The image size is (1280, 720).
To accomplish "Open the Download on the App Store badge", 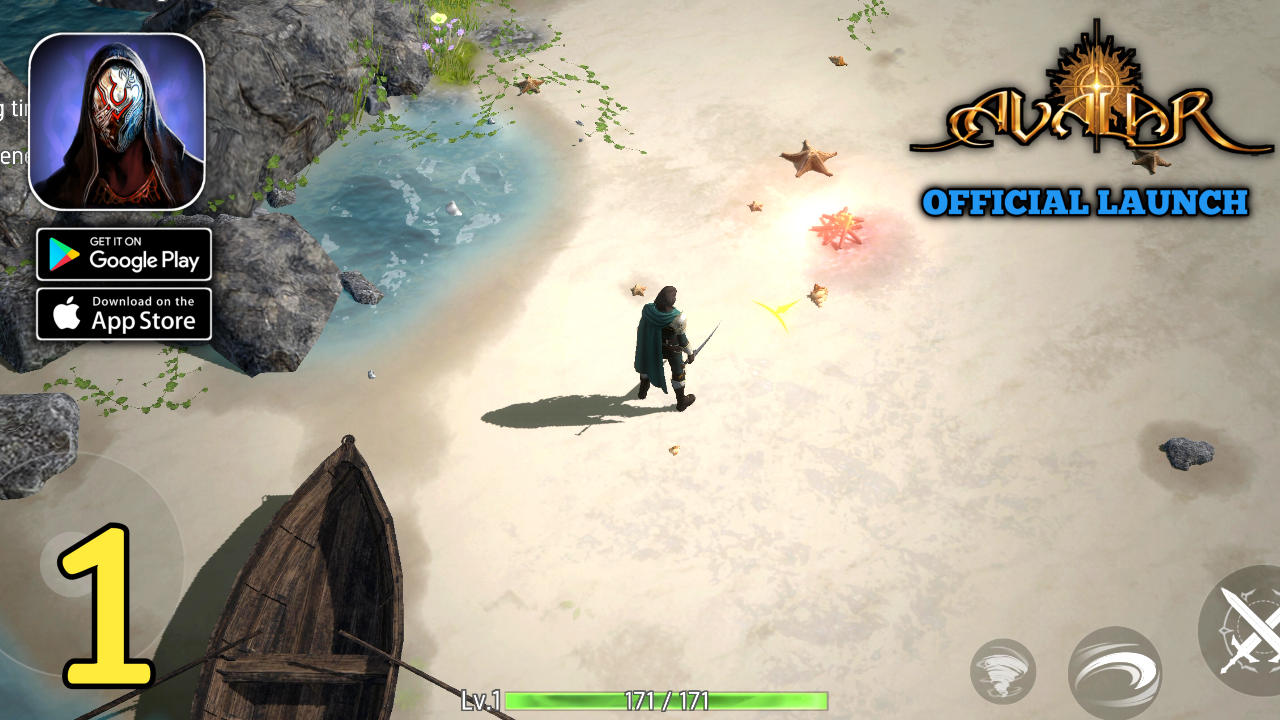I will click(x=124, y=314).
